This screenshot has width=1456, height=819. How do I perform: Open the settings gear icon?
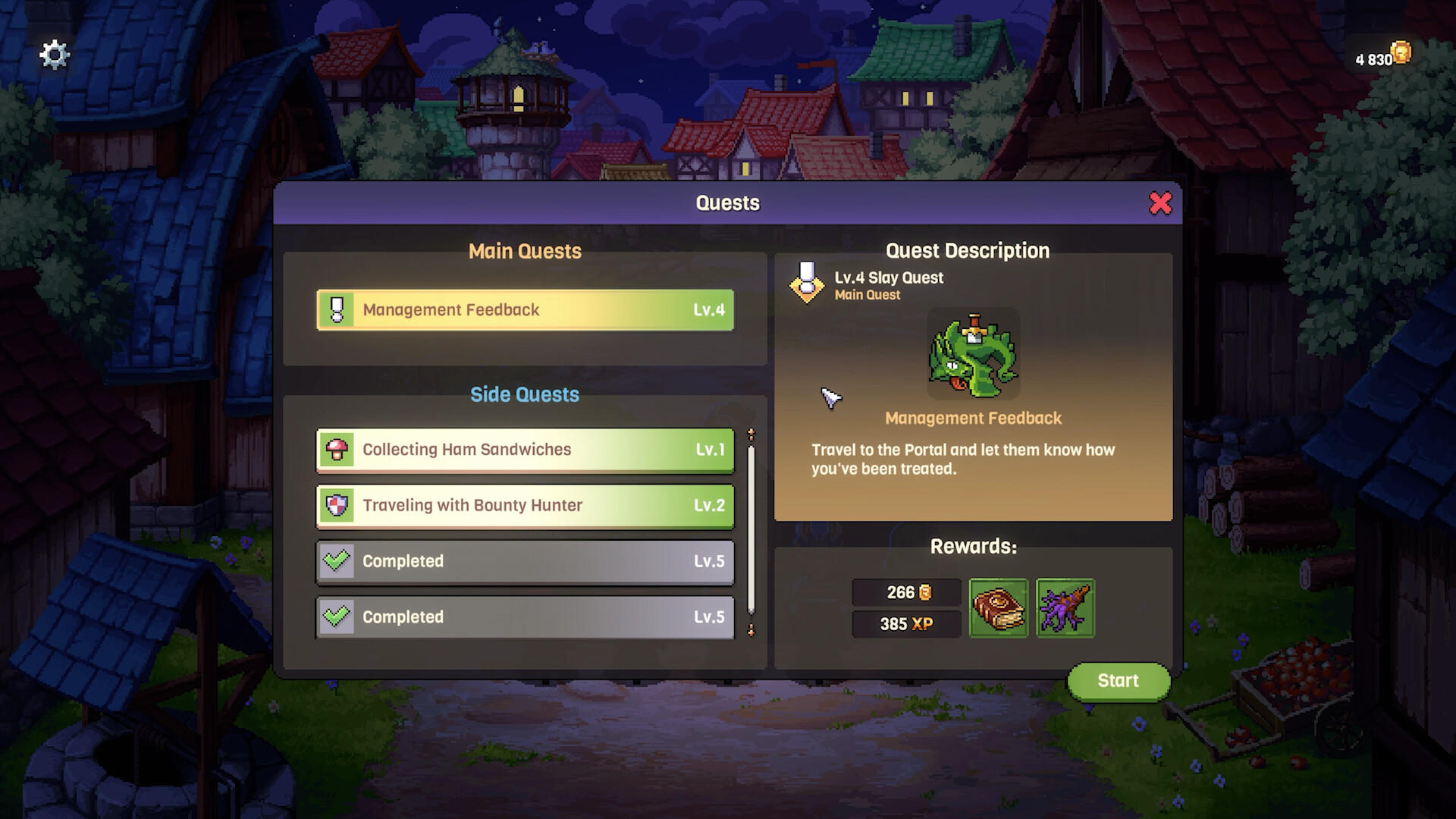point(53,54)
